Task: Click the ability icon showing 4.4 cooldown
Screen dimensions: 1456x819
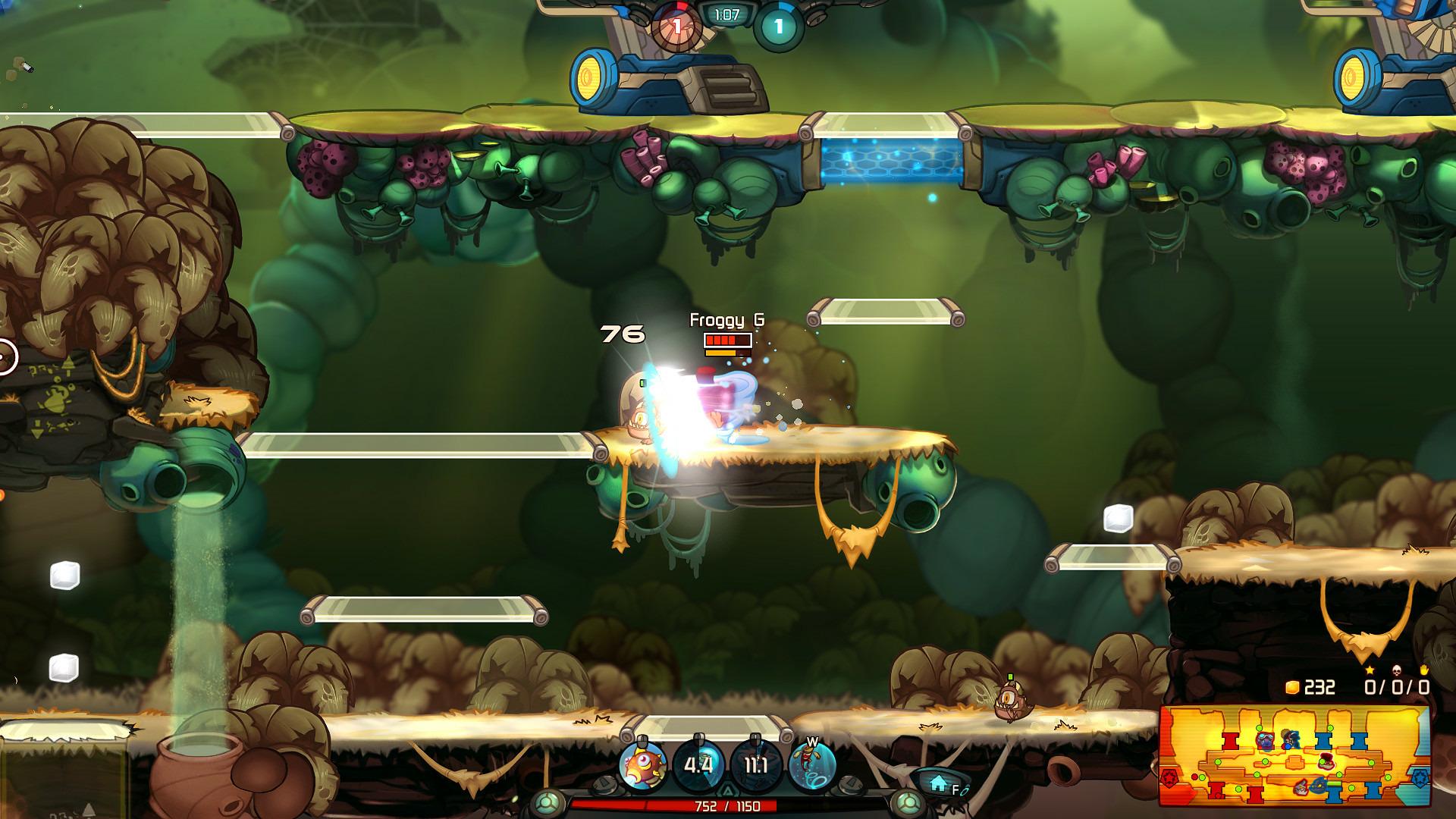Action: point(698,766)
